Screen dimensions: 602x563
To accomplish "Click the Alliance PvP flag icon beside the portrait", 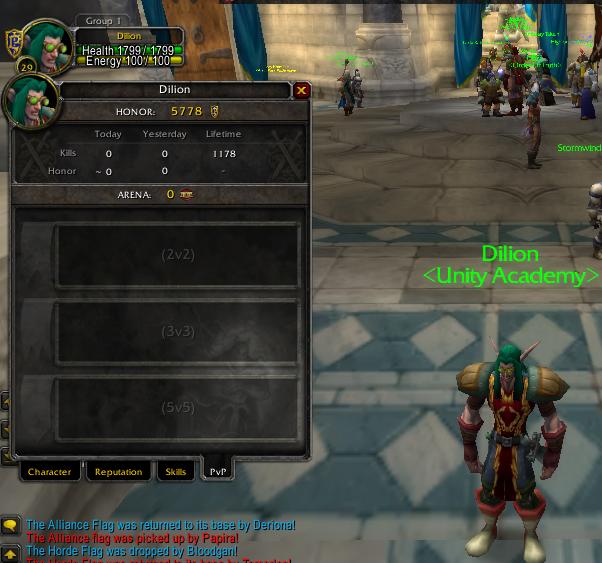I will [x=14, y=42].
